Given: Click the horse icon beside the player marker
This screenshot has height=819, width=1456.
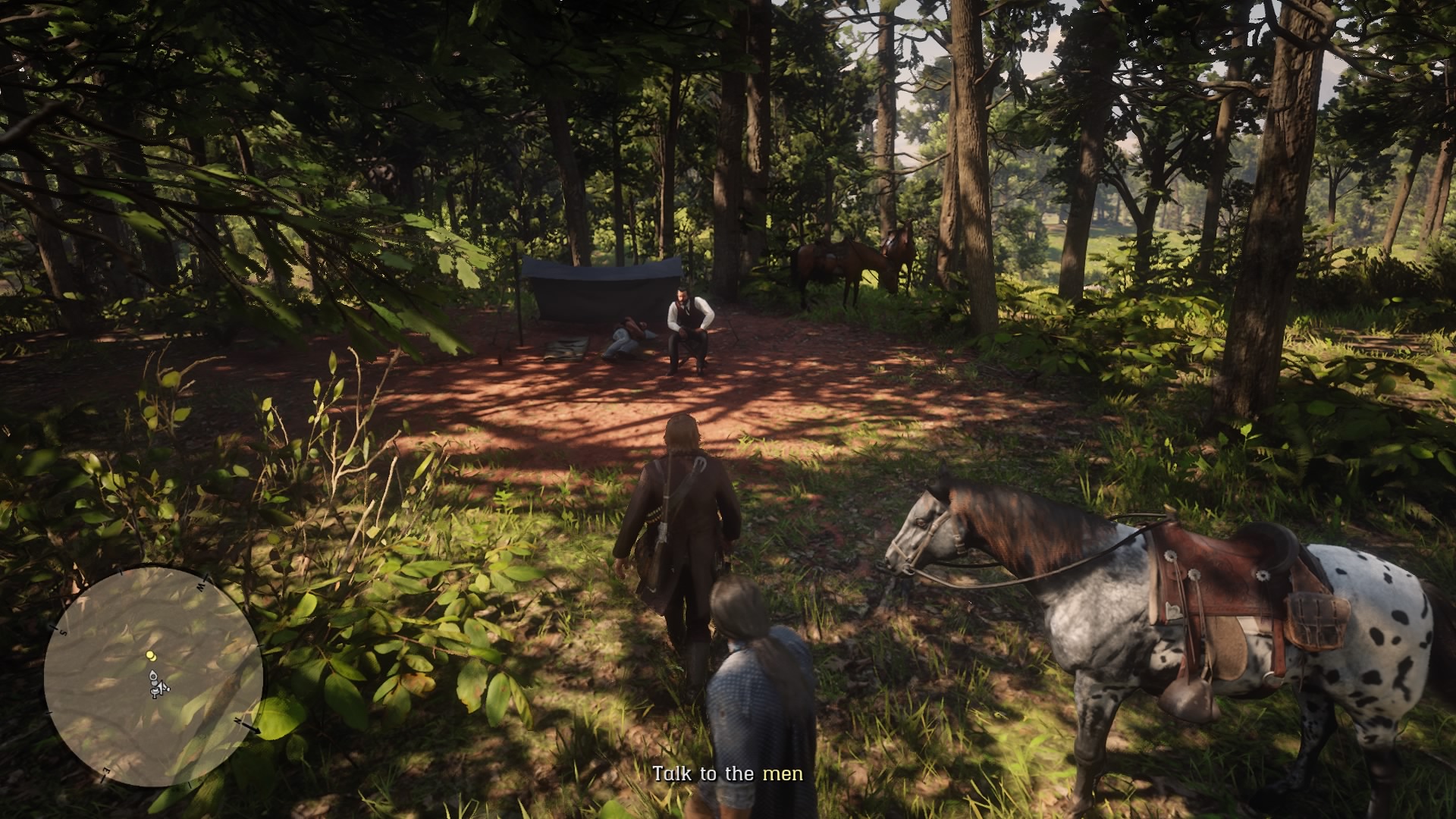Looking at the screenshot, I should tap(154, 692).
